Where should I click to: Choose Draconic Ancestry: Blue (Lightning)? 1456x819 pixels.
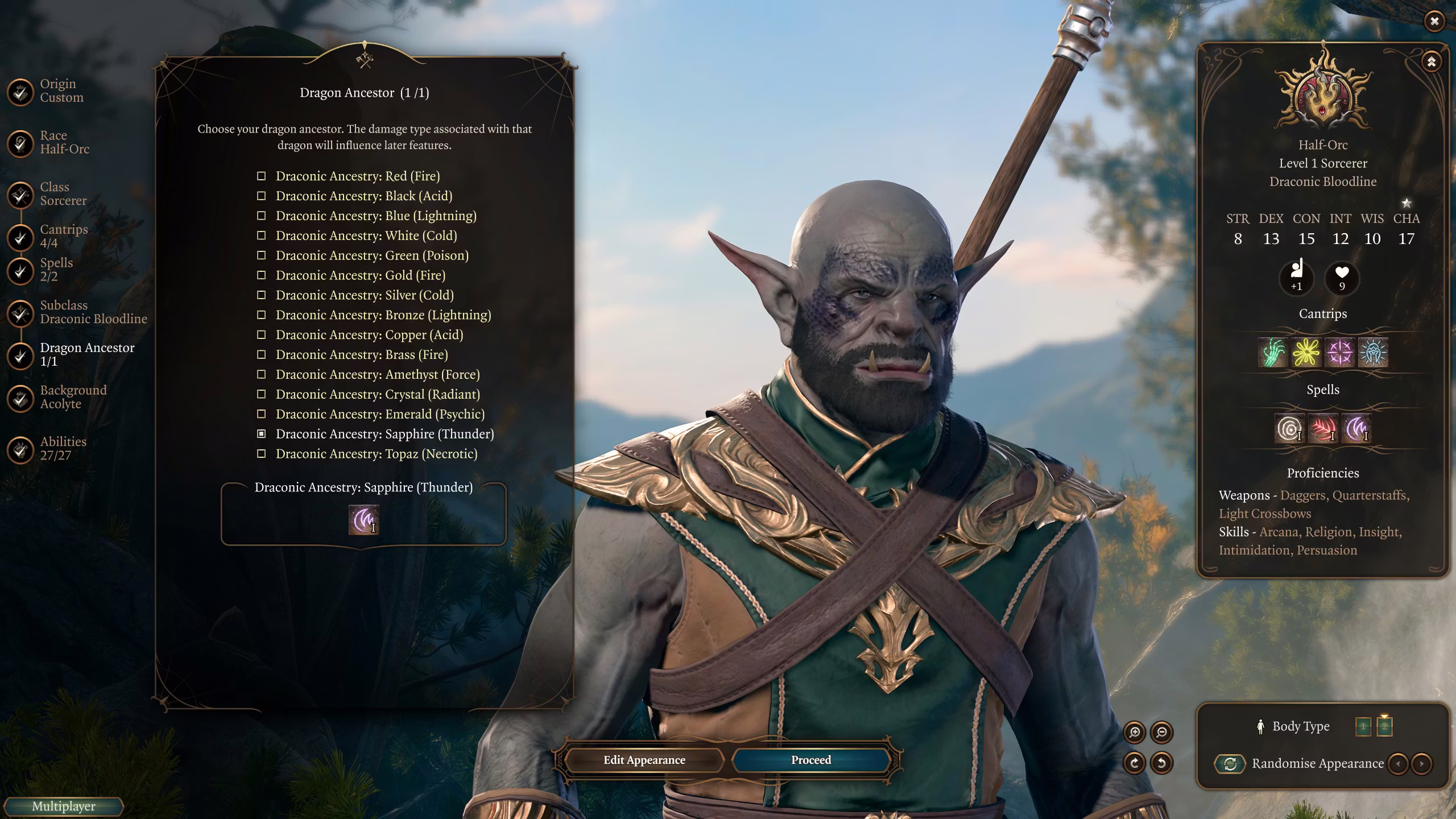(375, 216)
